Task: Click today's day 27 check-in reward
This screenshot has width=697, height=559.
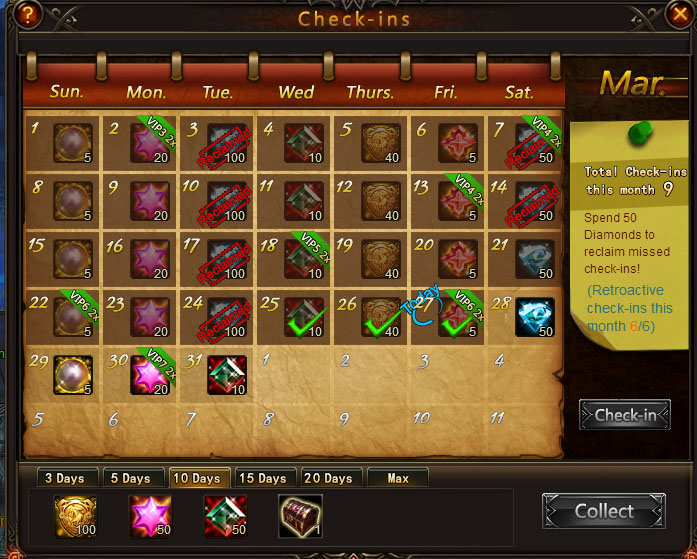Action: click(458, 317)
